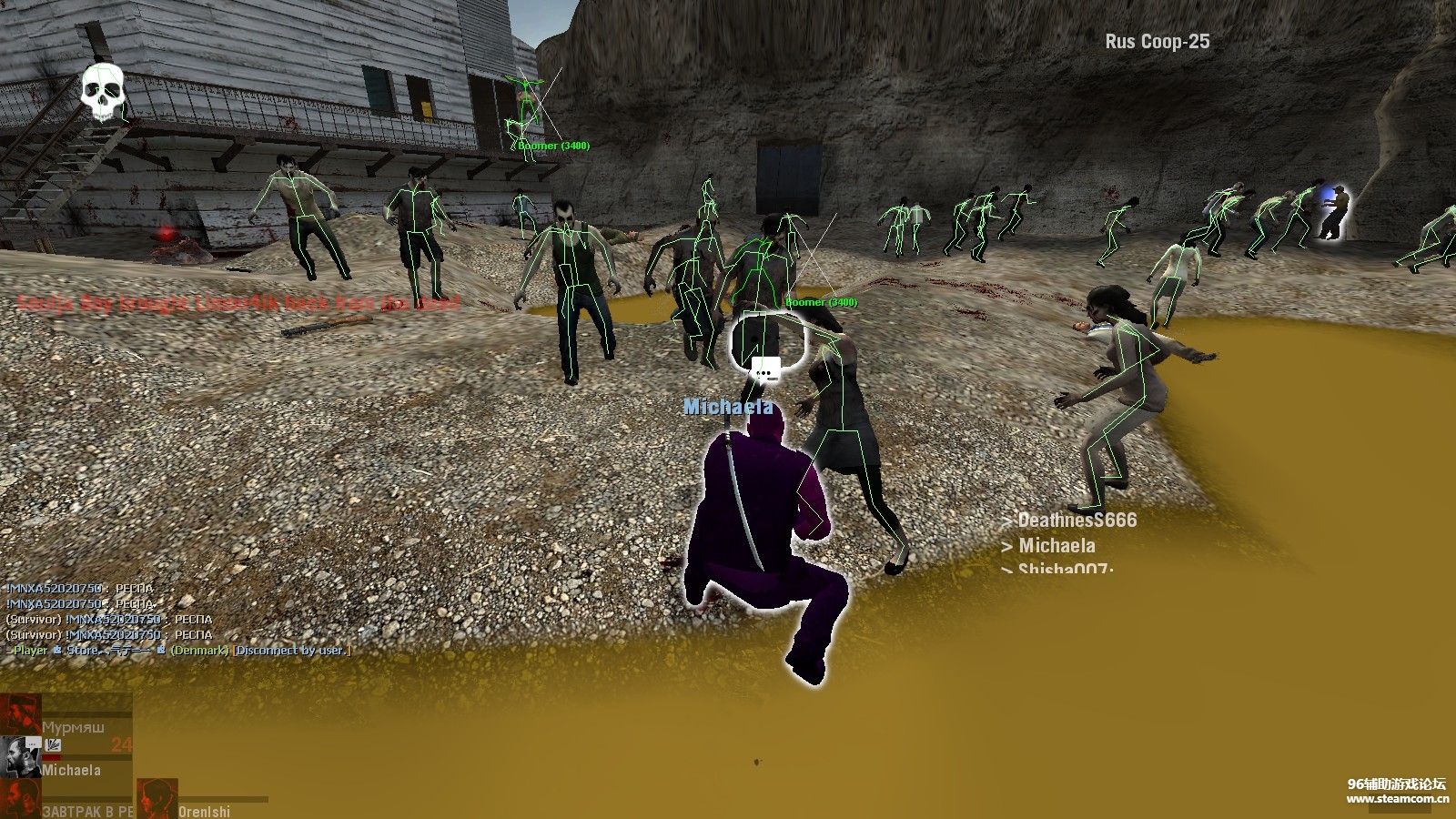Select Michaela in the right-side player list
1456x819 pixels.
click(1057, 546)
